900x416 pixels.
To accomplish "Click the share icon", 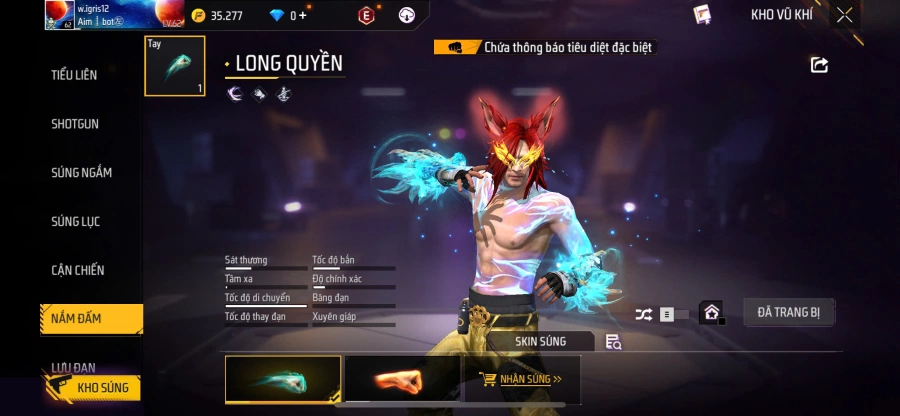I will coord(819,65).
